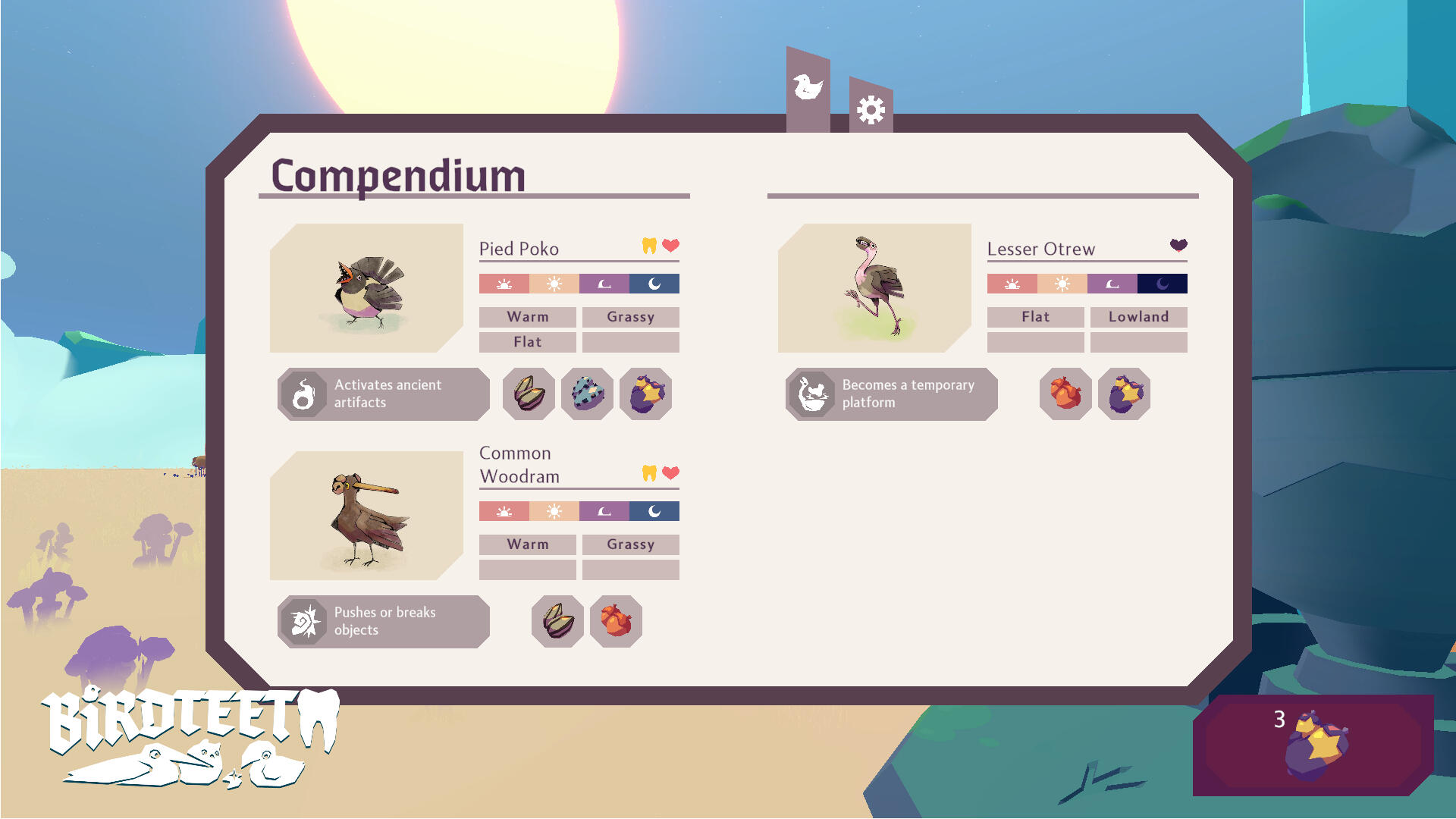Choose Pied Poko's blue spotted food icon
Image resolution: width=1456 pixels, height=819 pixels.
[587, 394]
